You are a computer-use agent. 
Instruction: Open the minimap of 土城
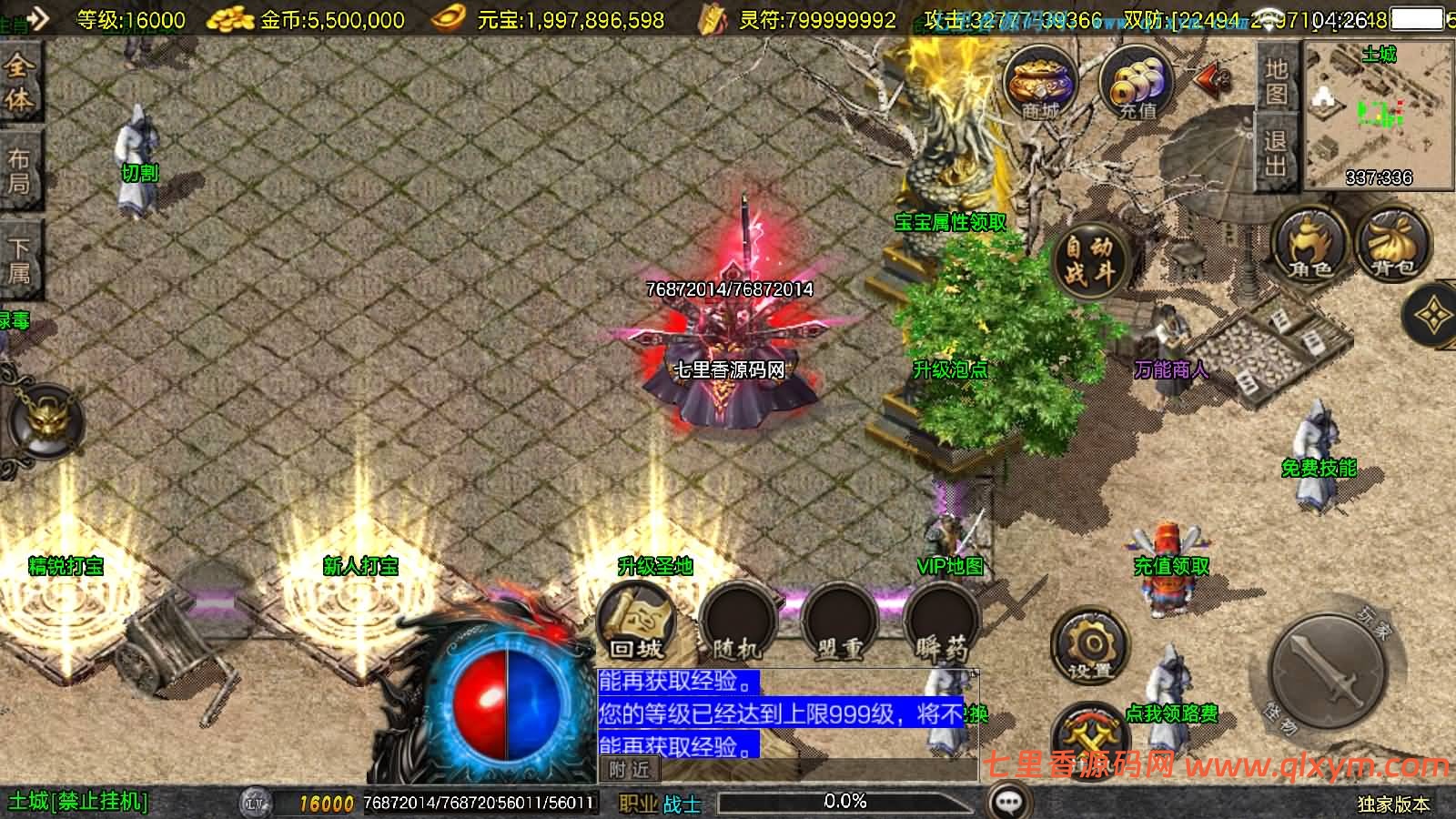1378,114
